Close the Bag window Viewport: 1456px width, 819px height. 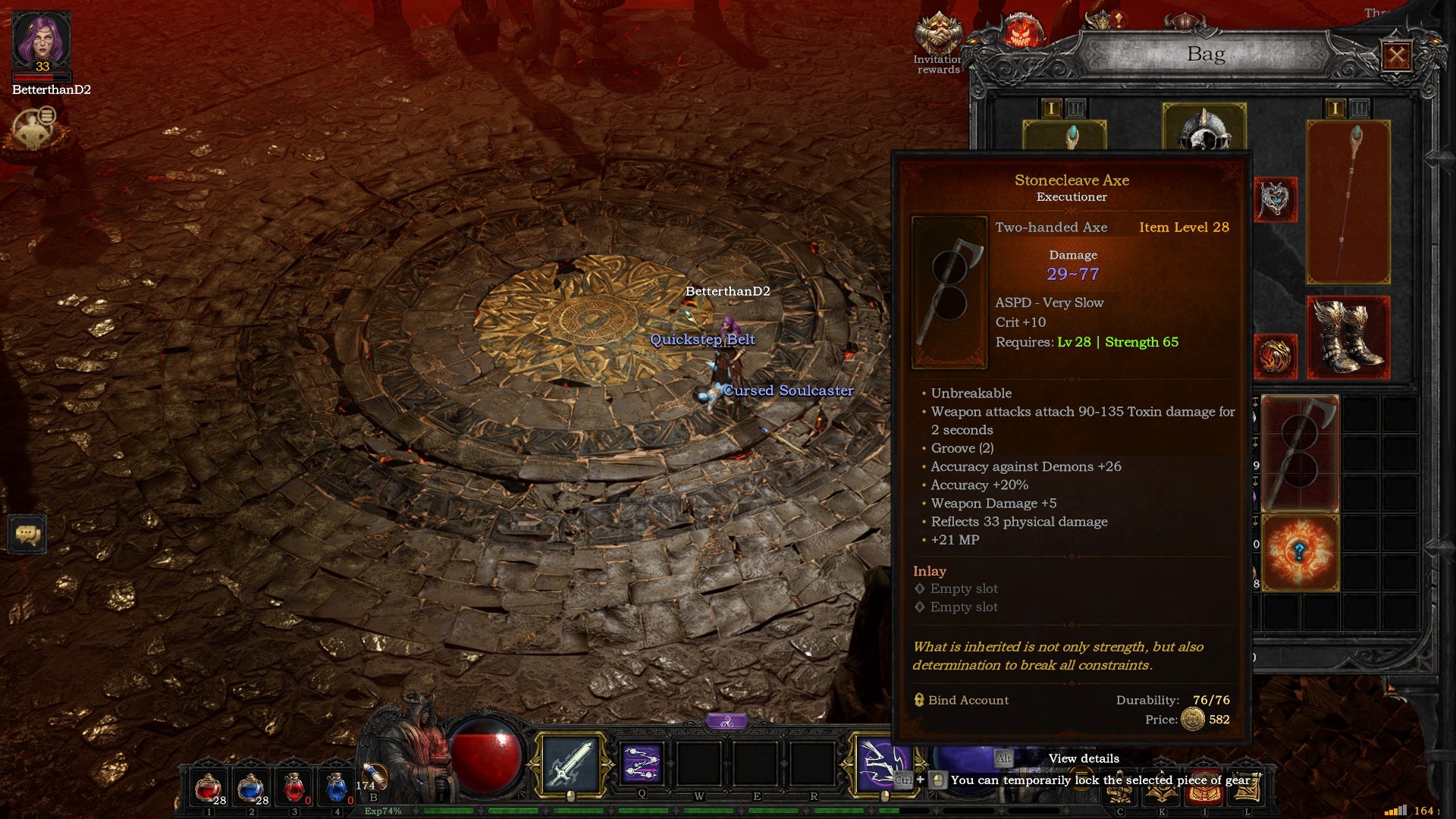click(x=1397, y=55)
